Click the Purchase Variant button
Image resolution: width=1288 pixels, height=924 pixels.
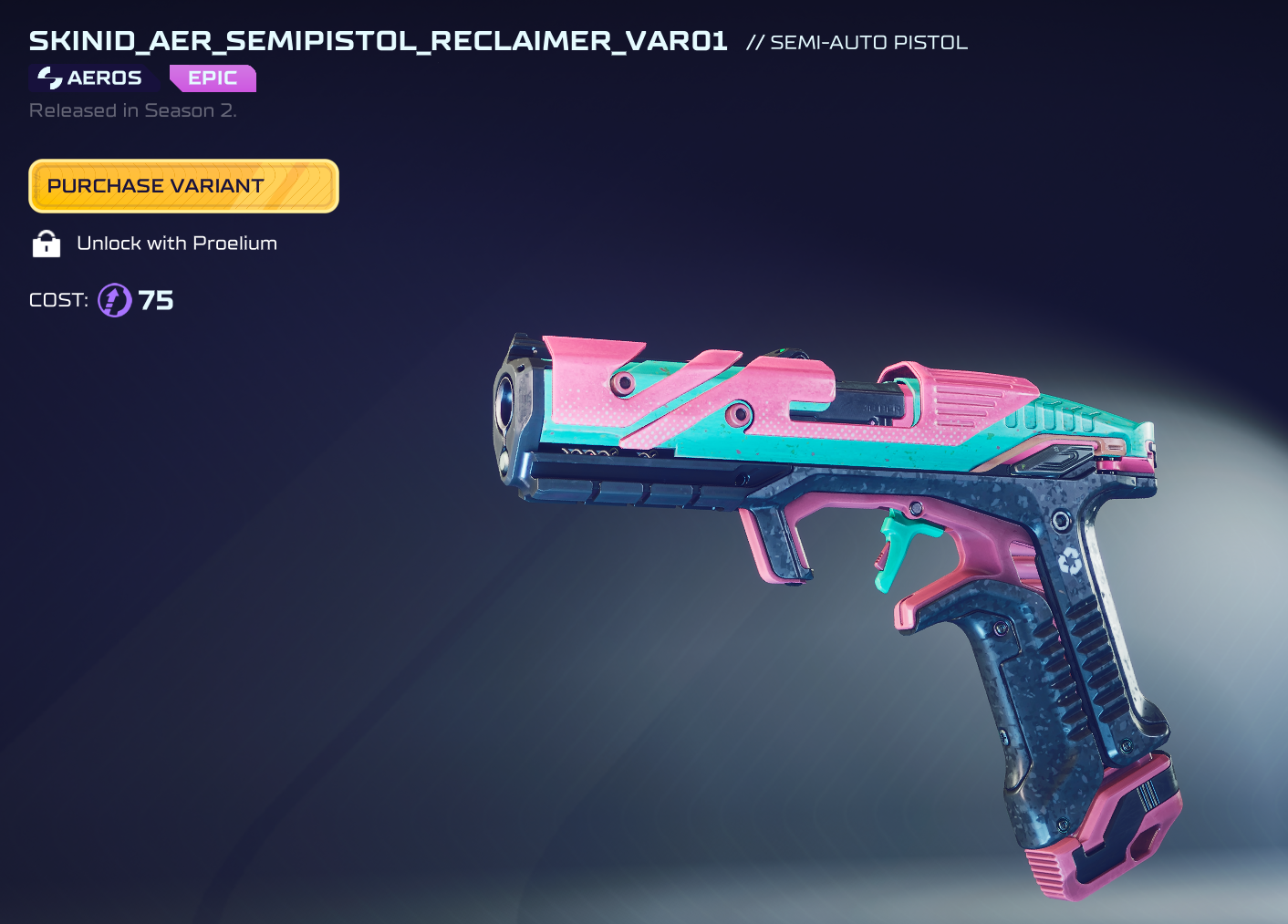(x=183, y=186)
